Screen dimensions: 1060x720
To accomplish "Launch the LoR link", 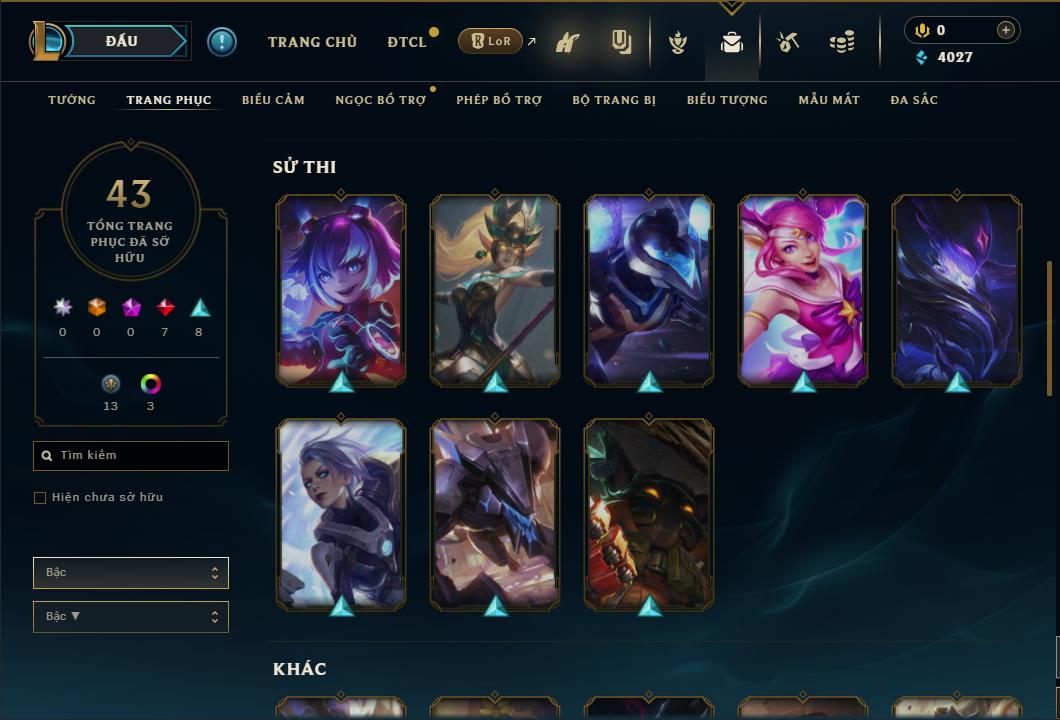I will [491, 41].
